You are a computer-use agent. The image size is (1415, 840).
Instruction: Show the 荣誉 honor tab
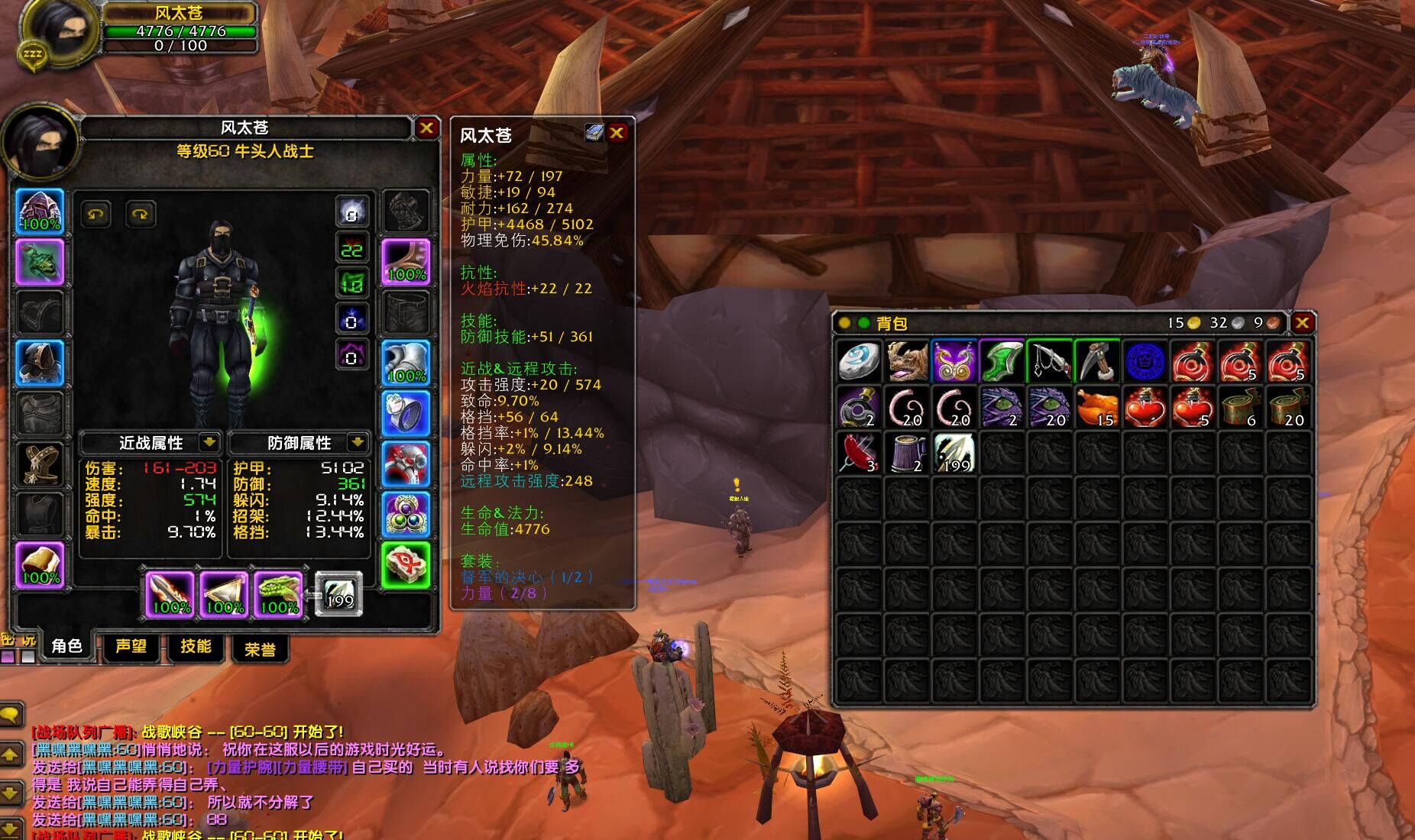click(260, 649)
